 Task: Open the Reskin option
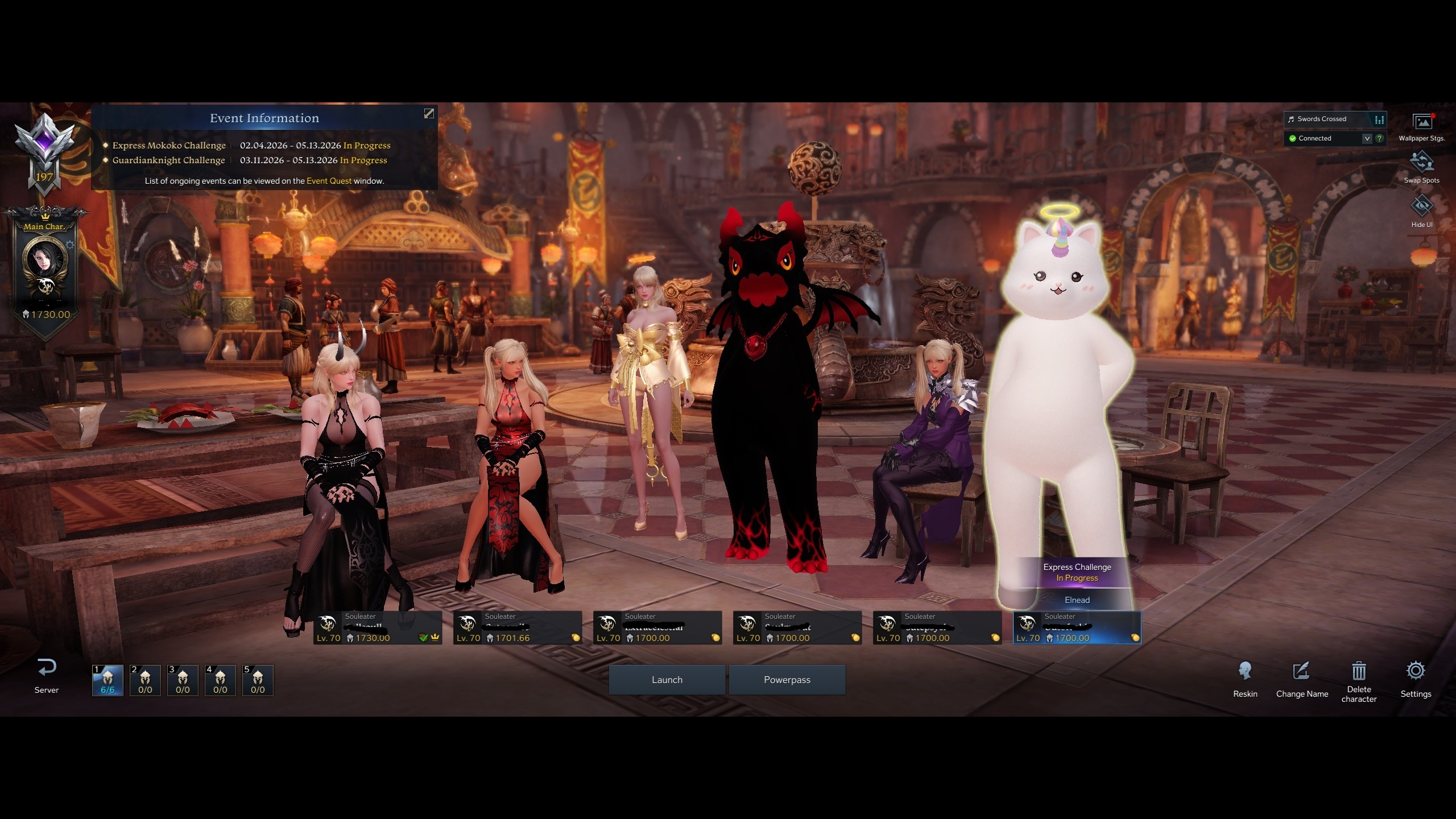[x=1245, y=679]
